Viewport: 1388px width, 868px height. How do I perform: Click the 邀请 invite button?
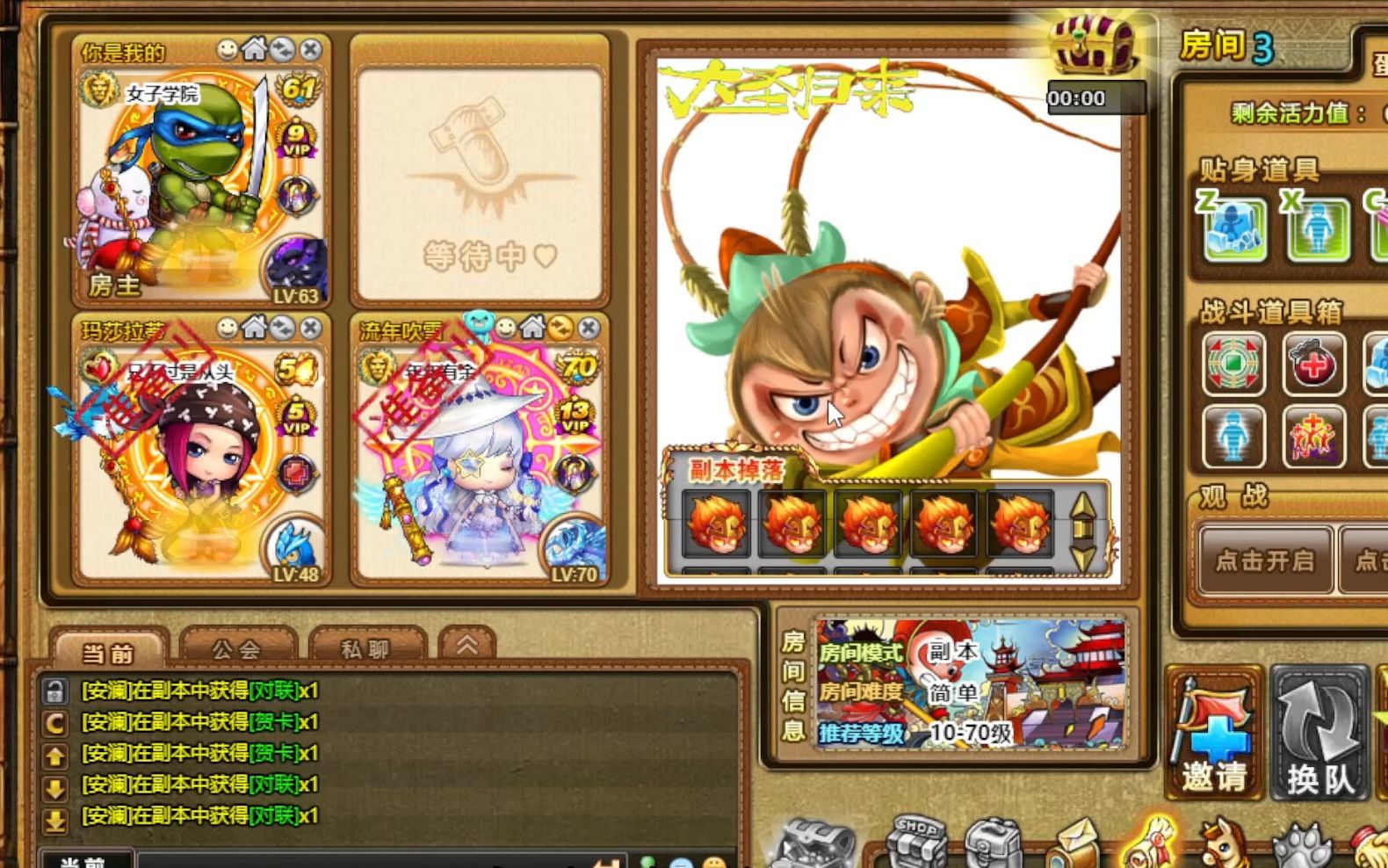(1214, 734)
